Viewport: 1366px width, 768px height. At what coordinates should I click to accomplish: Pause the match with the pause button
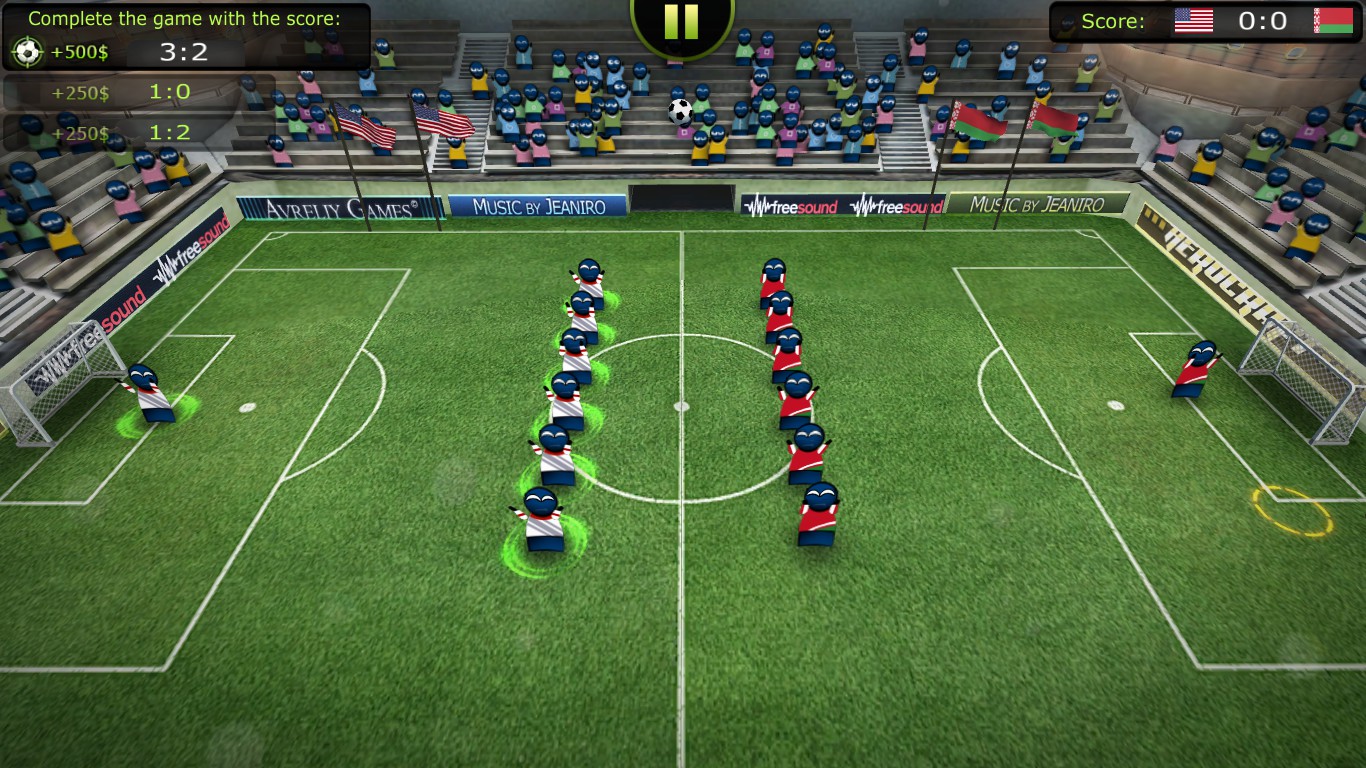682,21
